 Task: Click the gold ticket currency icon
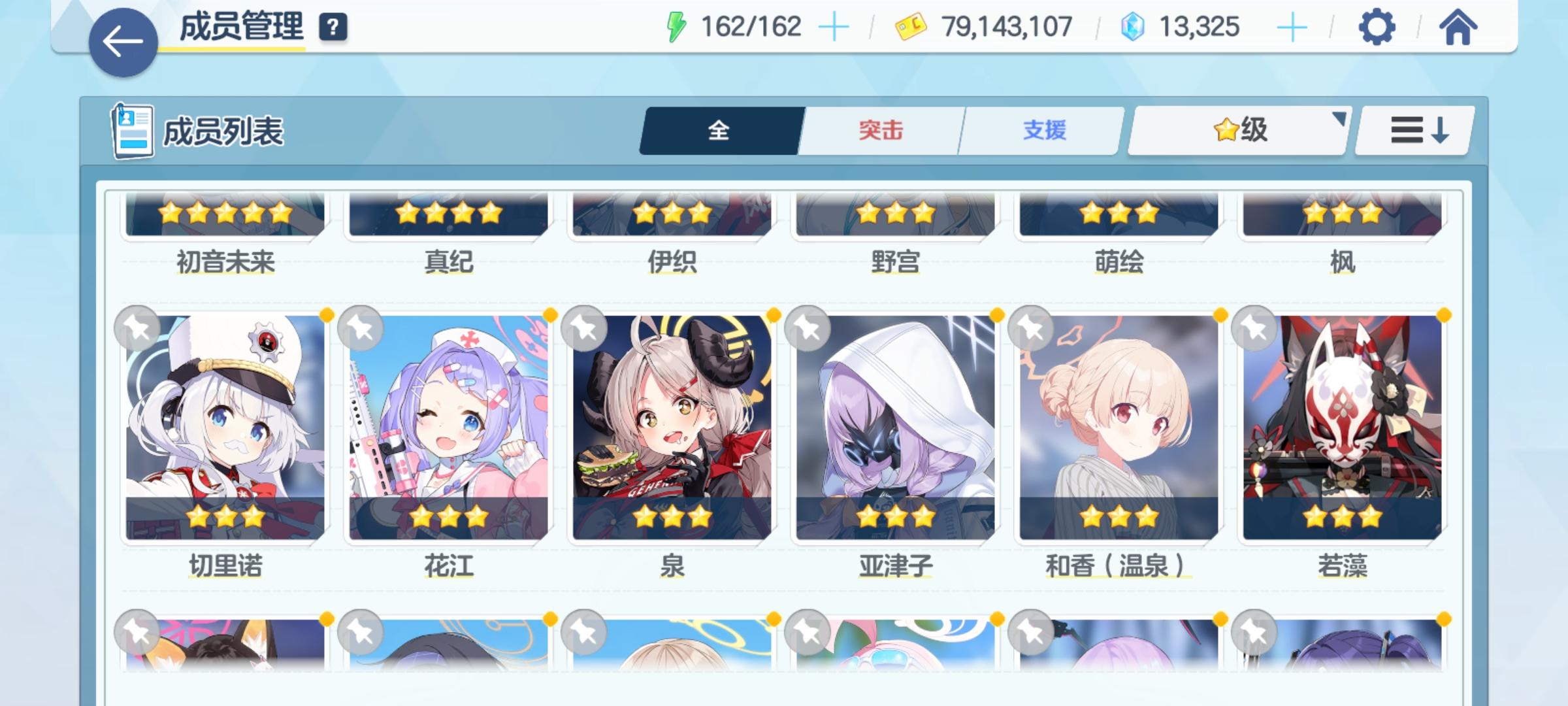(909, 27)
